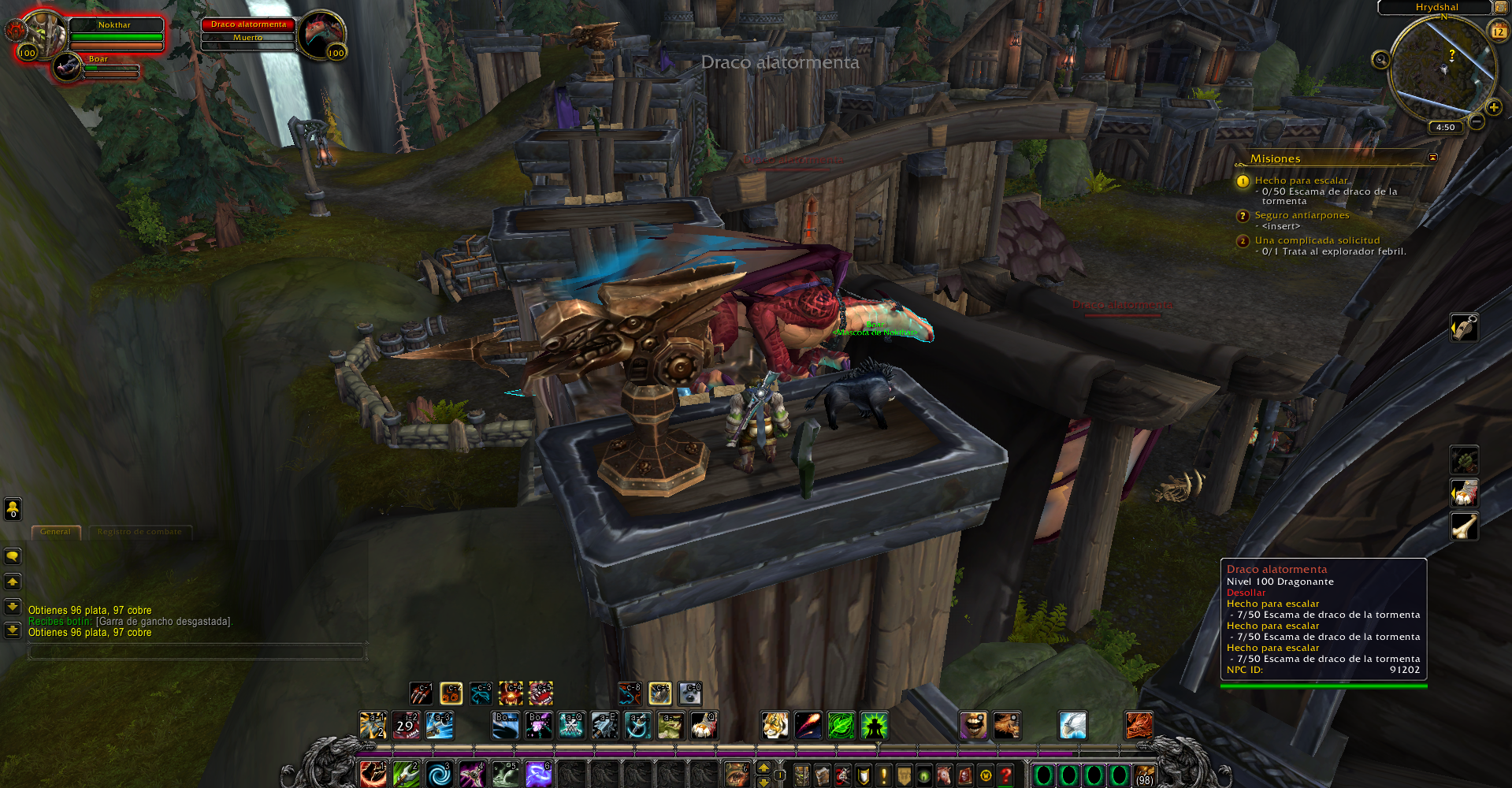Activate the white eagle ability icon
This screenshot has height=788, width=1512.
[x=1072, y=725]
